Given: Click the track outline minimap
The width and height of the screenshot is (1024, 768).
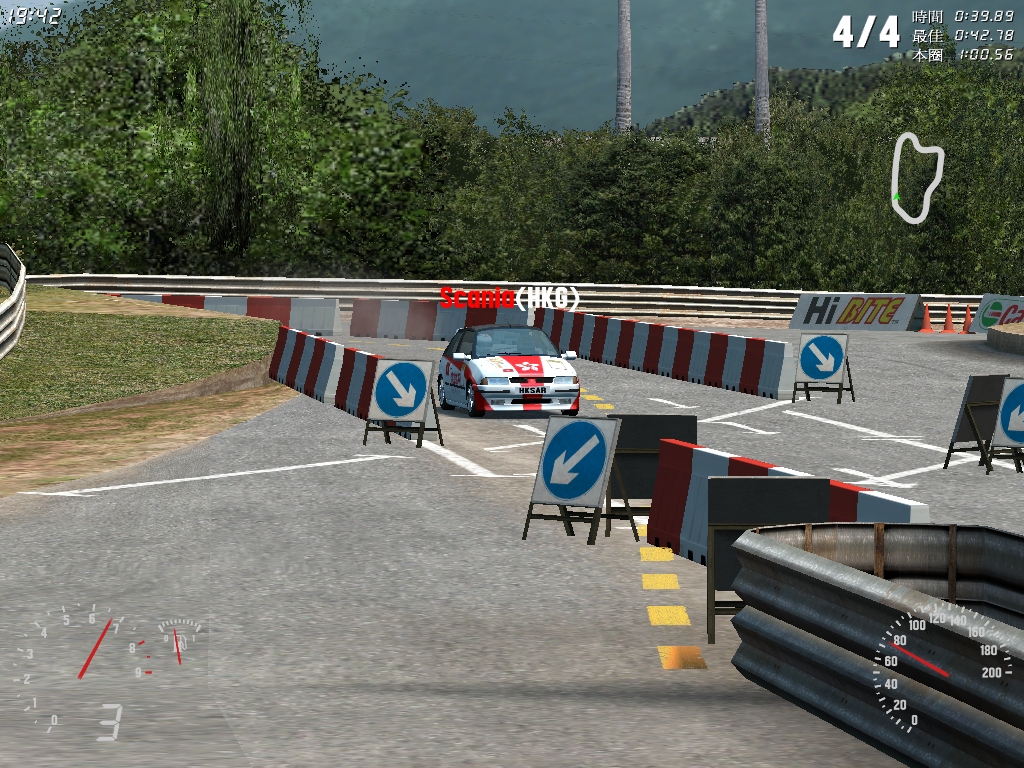Looking at the screenshot, I should coord(917,177).
